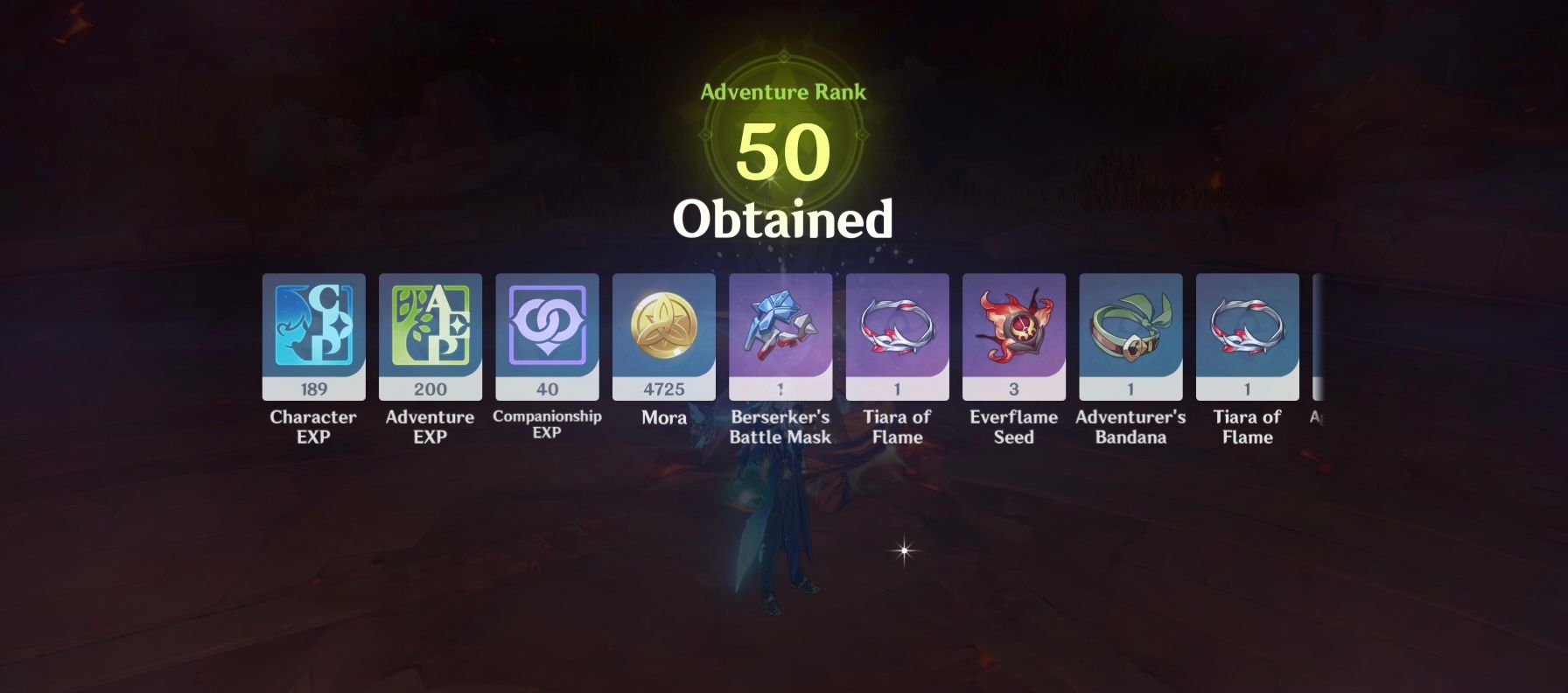The image size is (1568, 693).
Task: Click the Berserker's Battle Mask label text
Action: 780,427
